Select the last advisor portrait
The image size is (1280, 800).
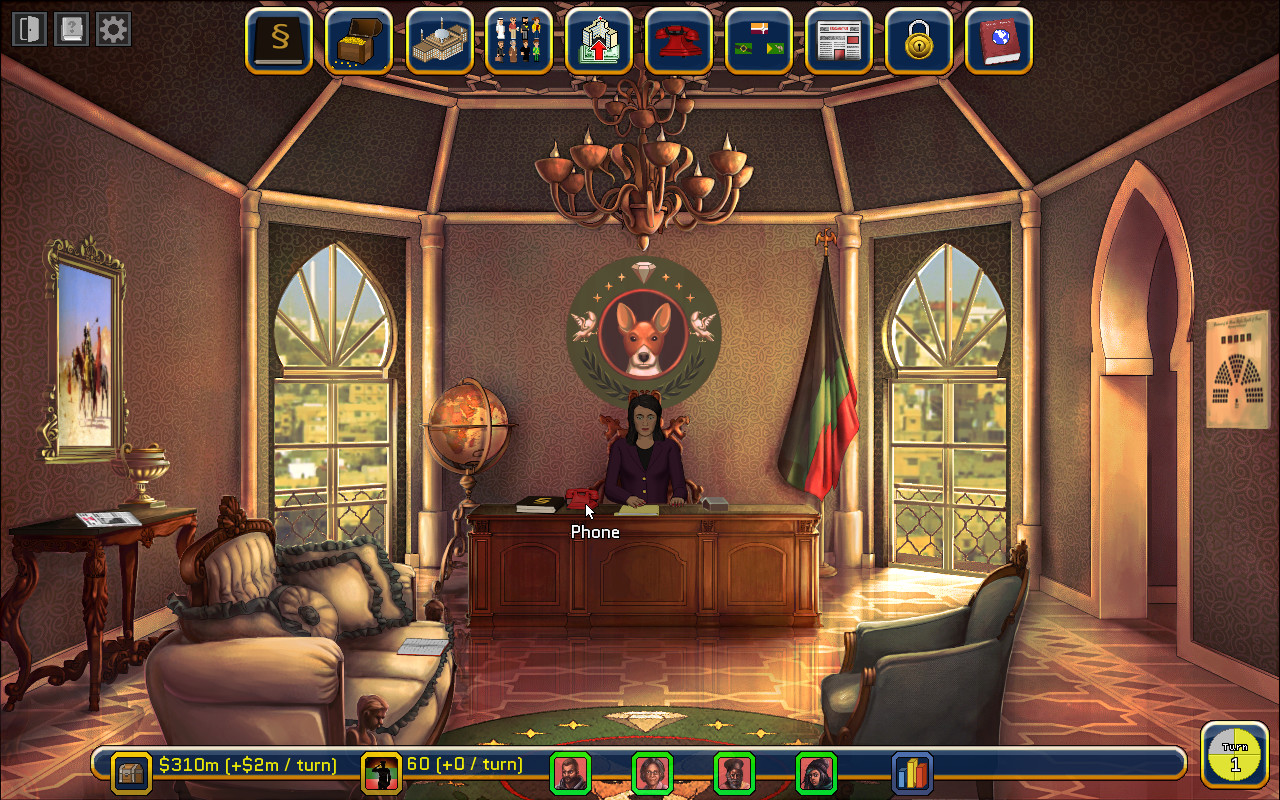tap(815, 773)
